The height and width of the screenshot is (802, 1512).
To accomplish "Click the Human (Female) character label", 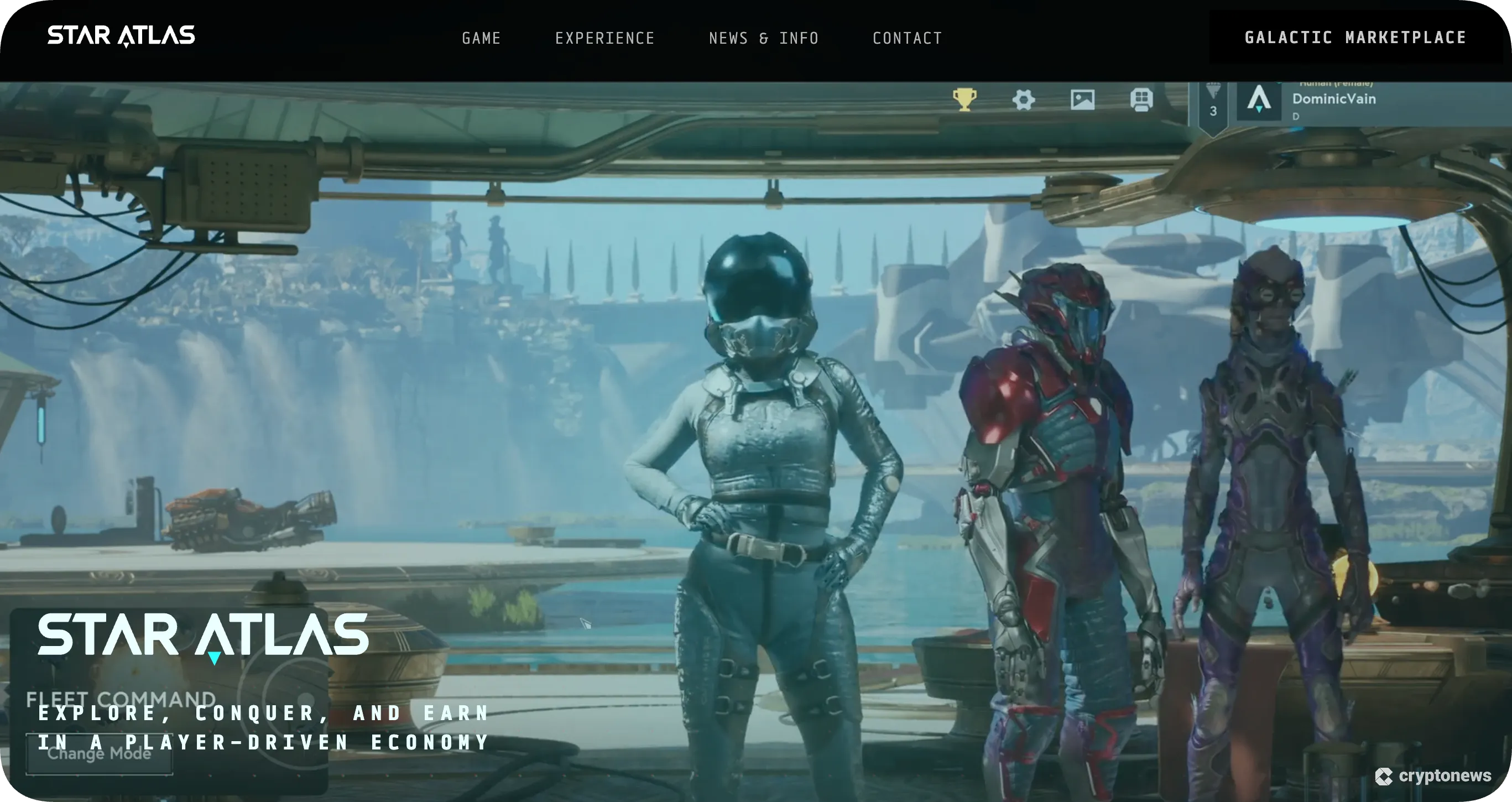I will [x=1336, y=83].
